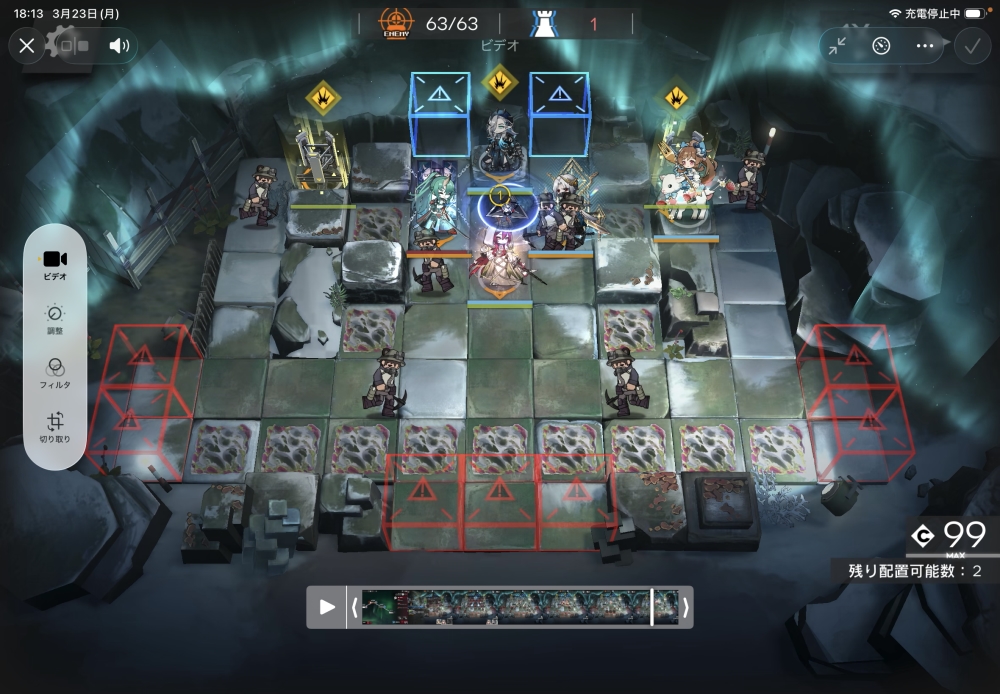This screenshot has width=1000, height=694.
Task: Toggle the video sound with the speaker icon
Action: coord(120,46)
